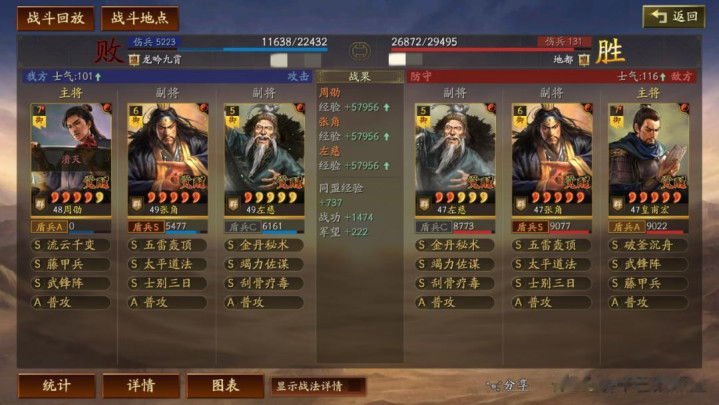
Task: Open the 战斗回放 battle replay
Action: pyautogui.click(x=56, y=18)
